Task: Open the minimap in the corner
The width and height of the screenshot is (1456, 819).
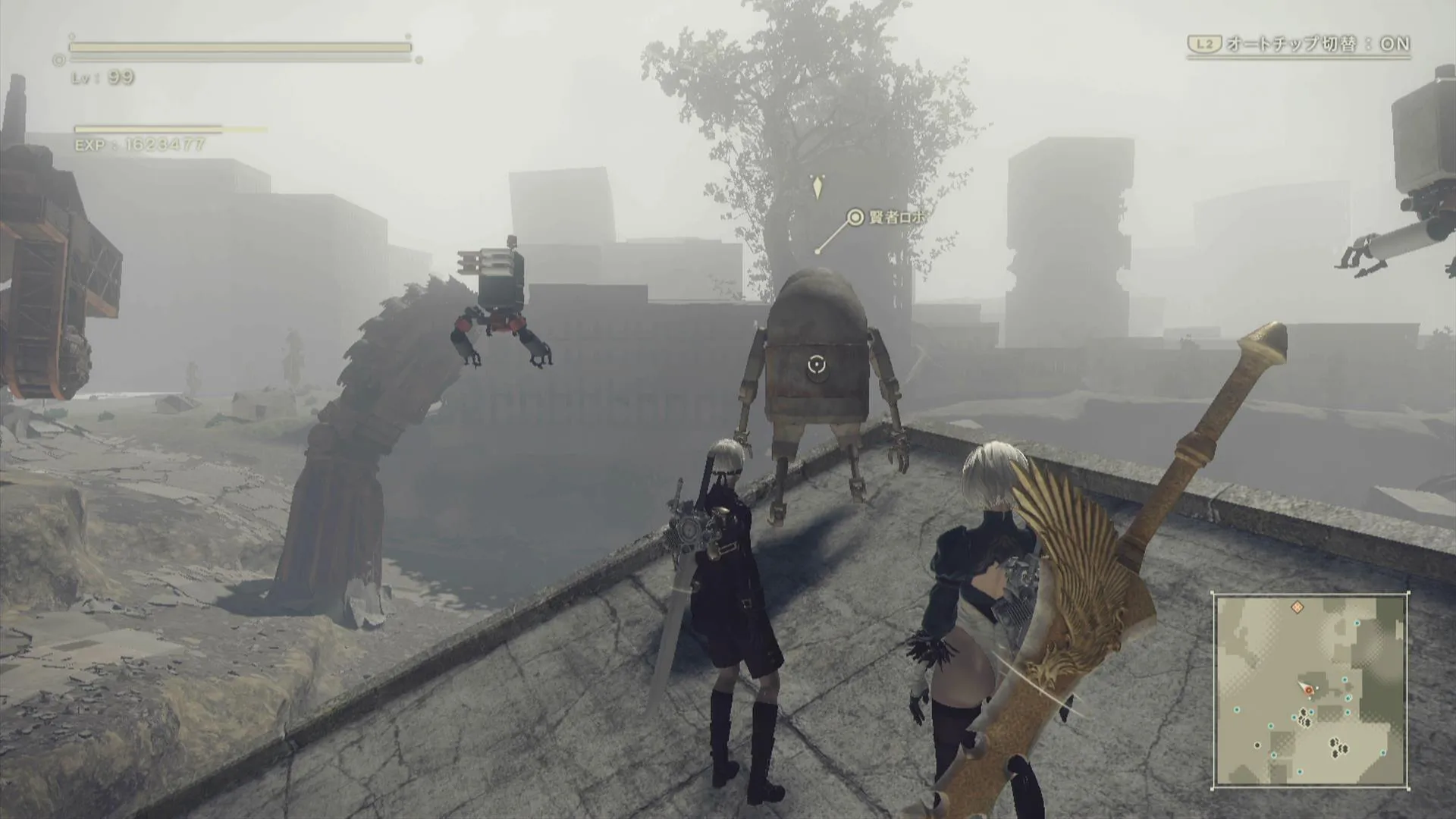Action: [x=1310, y=690]
